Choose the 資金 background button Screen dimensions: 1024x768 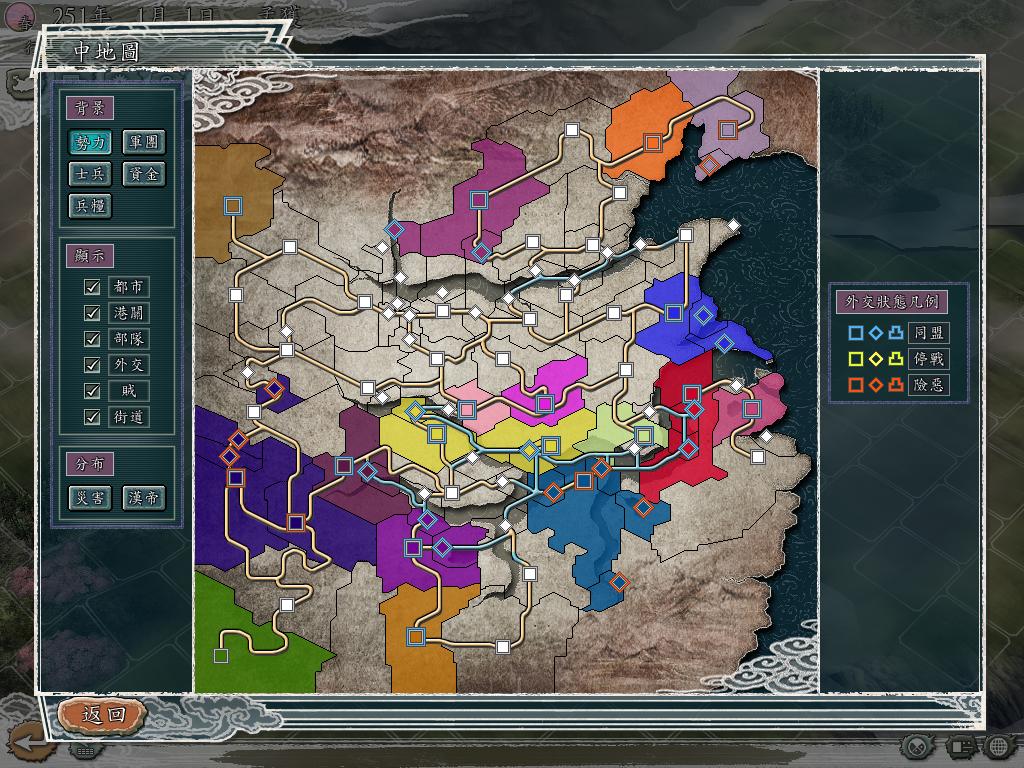point(143,174)
